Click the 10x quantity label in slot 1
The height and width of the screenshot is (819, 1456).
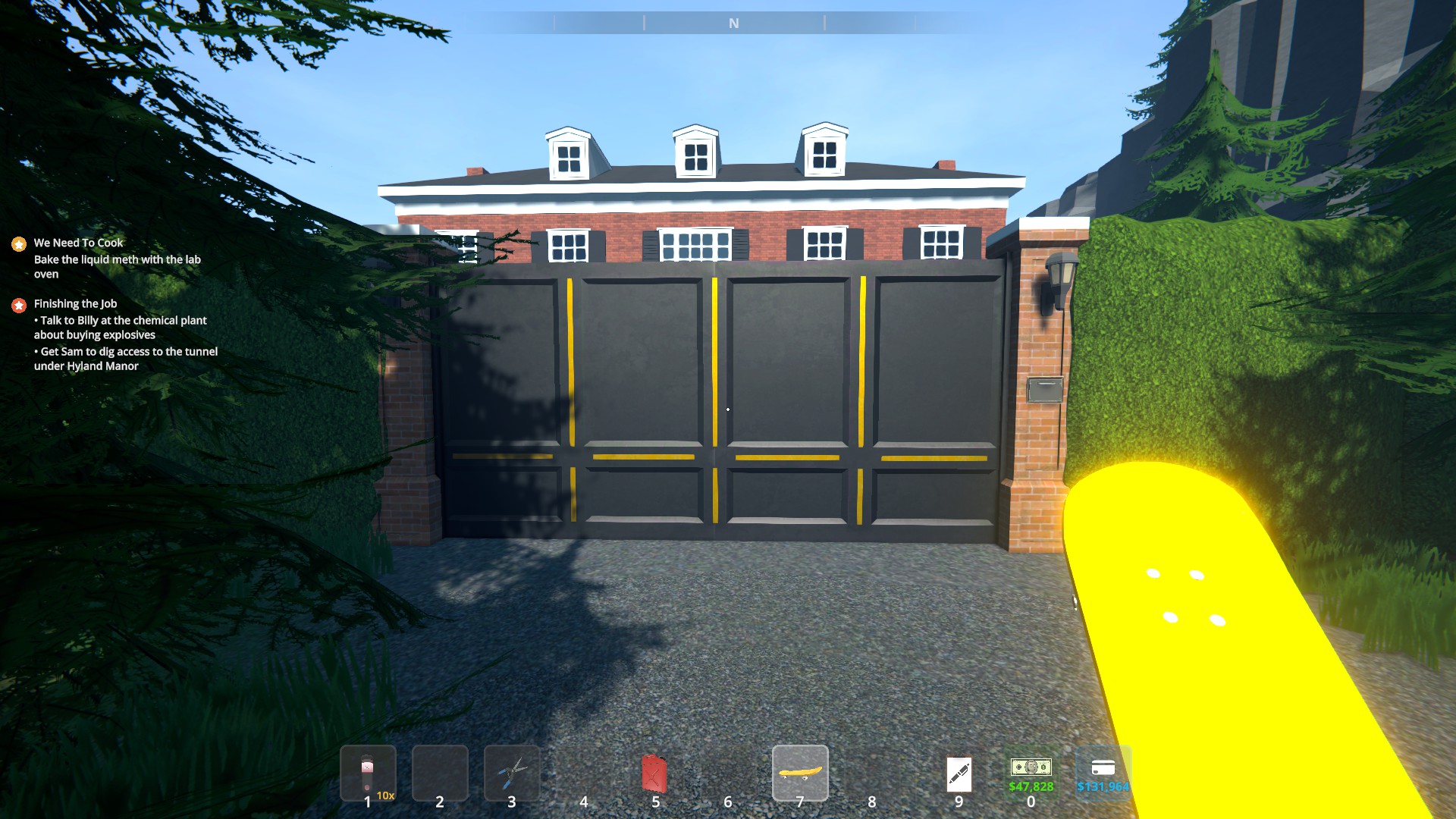point(387,796)
